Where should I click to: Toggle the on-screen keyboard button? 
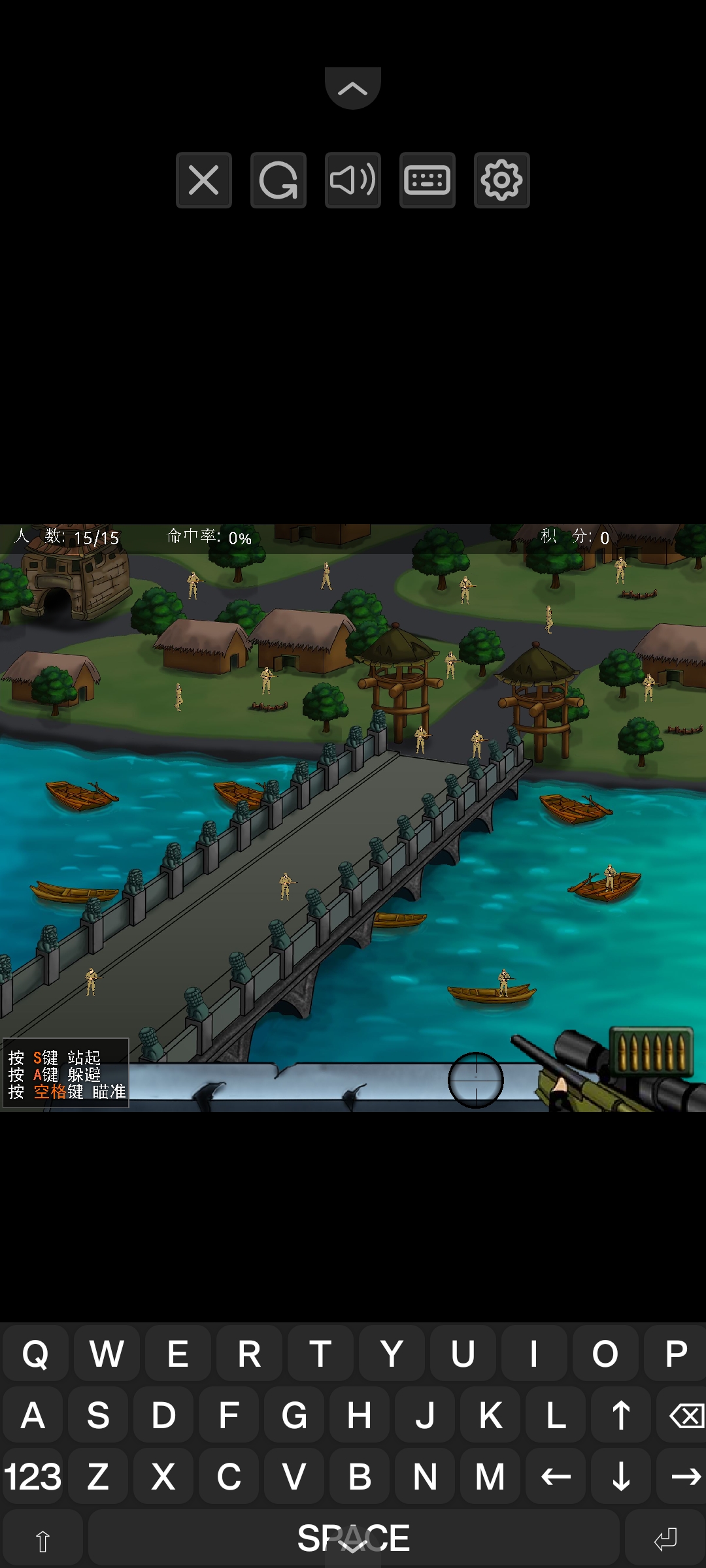(427, 180)
